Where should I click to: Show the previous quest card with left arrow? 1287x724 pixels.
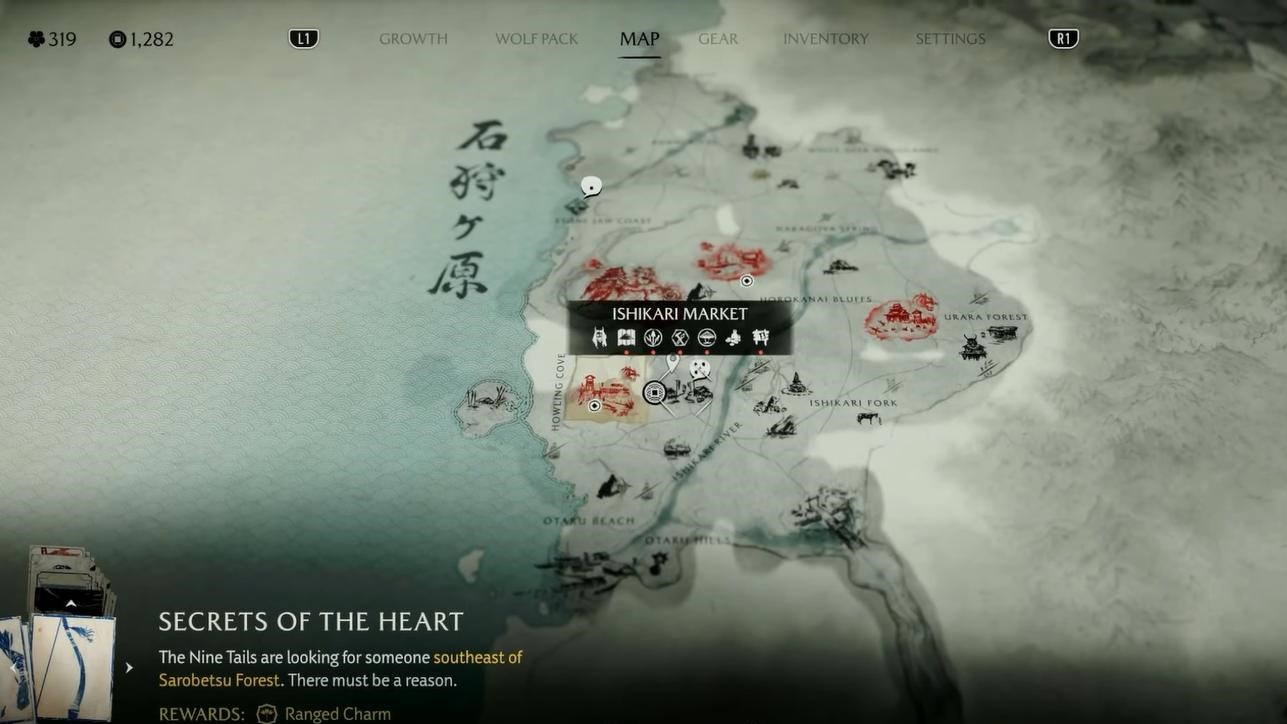pyautogui.click(x=11, y=667)
